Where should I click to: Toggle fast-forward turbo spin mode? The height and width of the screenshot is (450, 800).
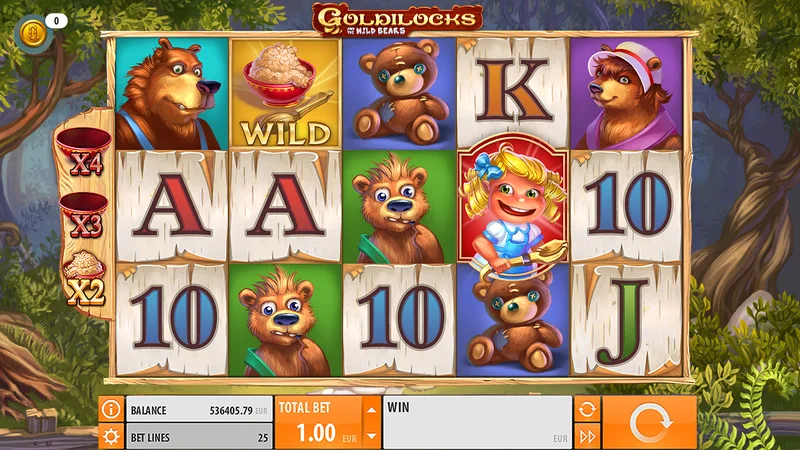(x=587, y=436)
